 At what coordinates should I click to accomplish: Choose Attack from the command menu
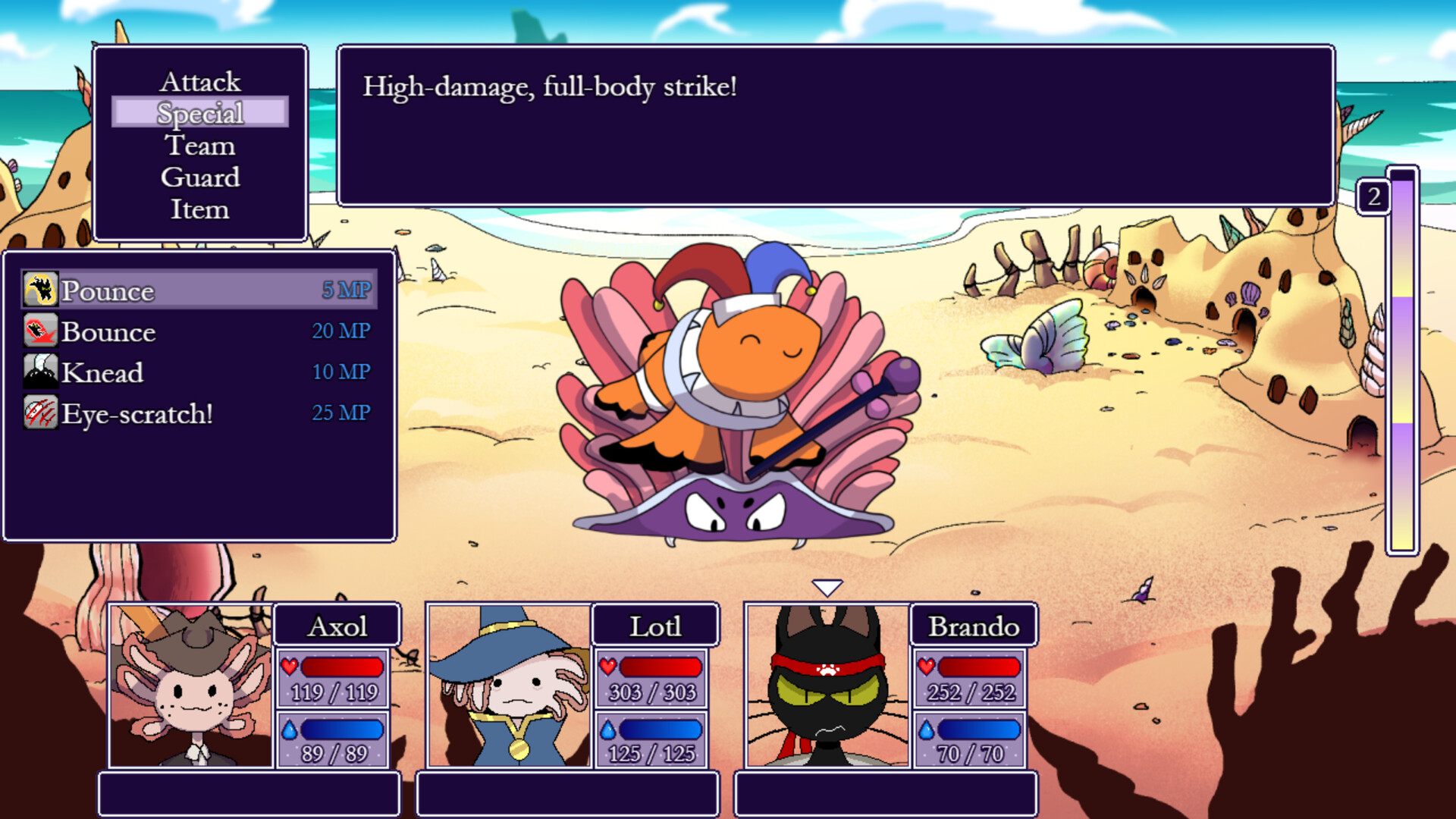[x=201, y=80]
